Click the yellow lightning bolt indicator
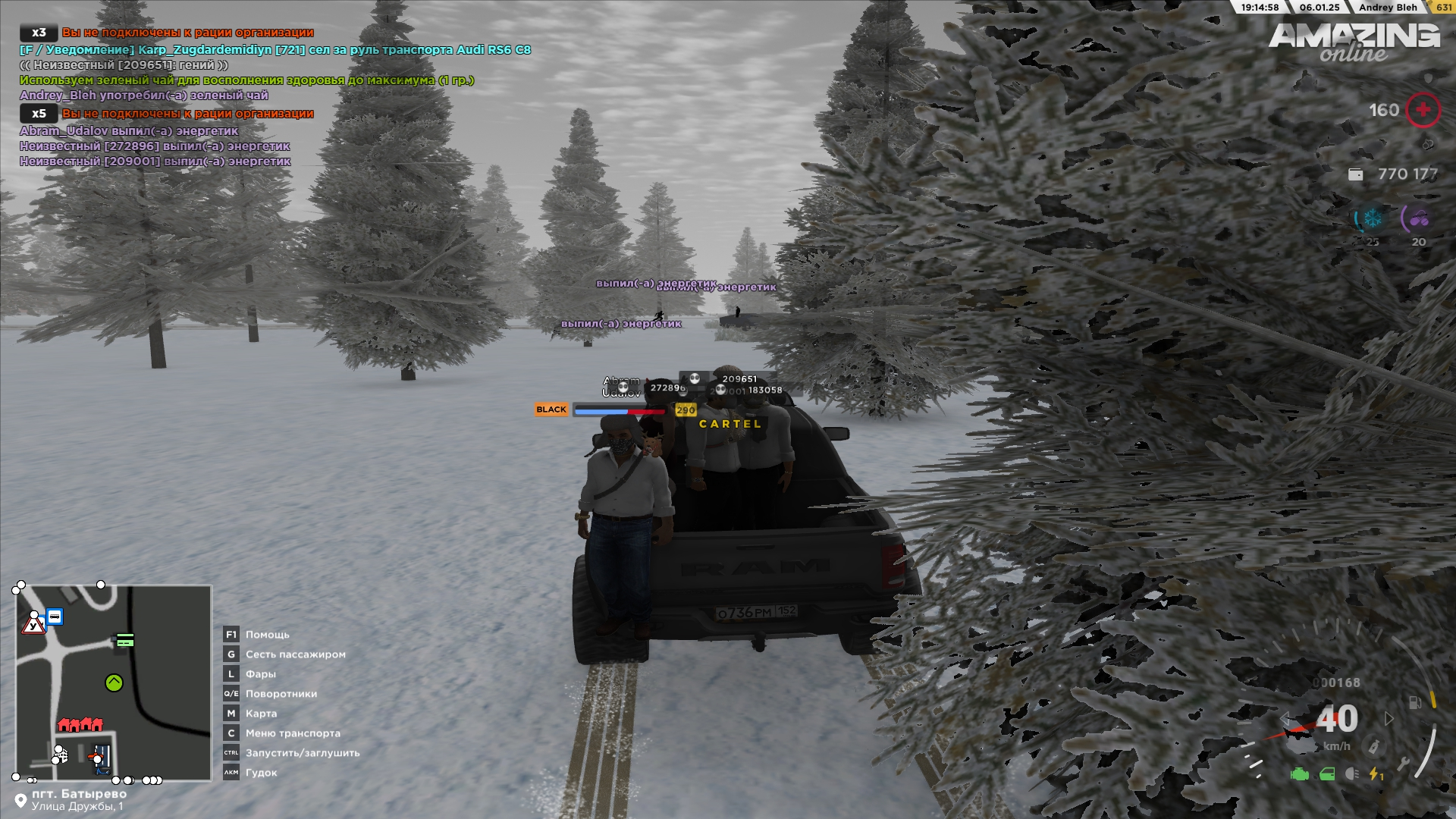This screenshot has height=819, width=1456. (x=1375, y=774)
